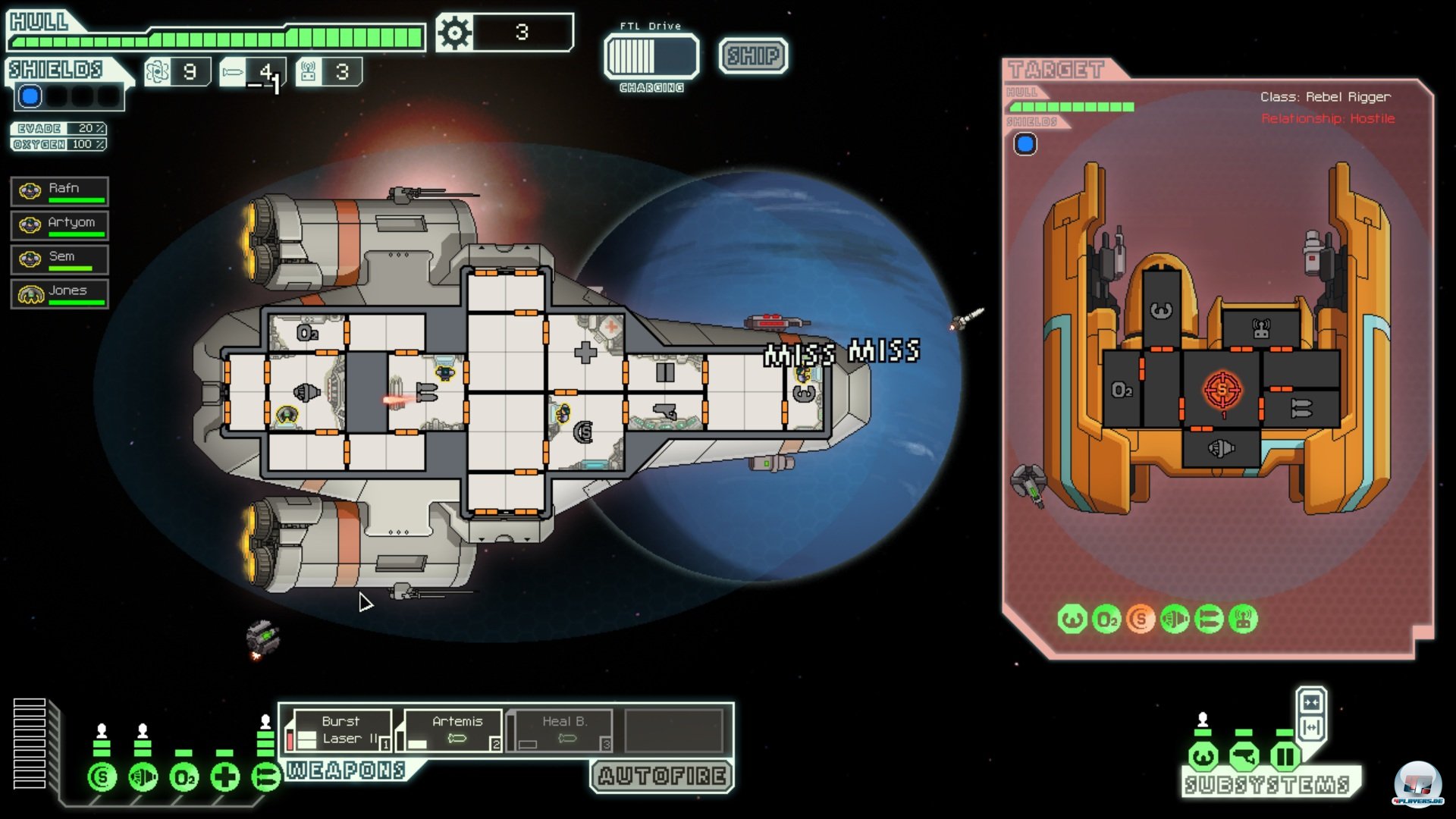The width and height of the screenshot is (1456, 819).
Task: Select crew member Jones
Action: [x=60, y=293]
